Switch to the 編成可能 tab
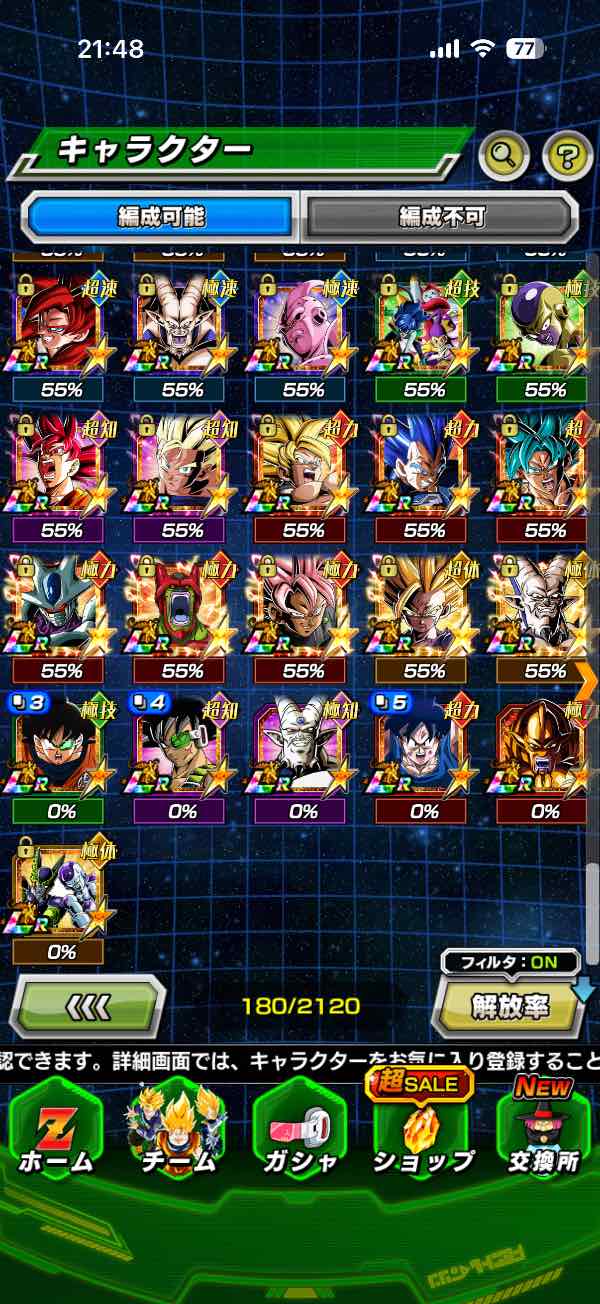 (160, 216)
